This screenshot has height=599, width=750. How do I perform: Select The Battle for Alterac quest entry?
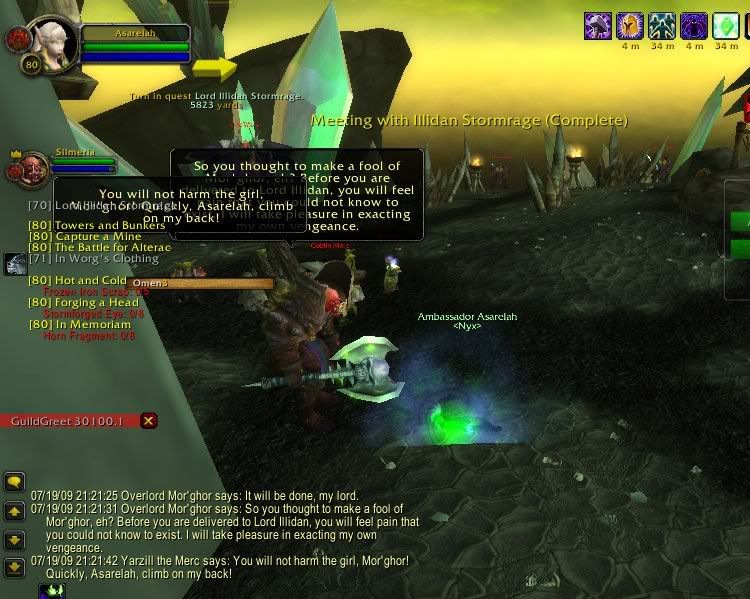(x=99, y=247)
